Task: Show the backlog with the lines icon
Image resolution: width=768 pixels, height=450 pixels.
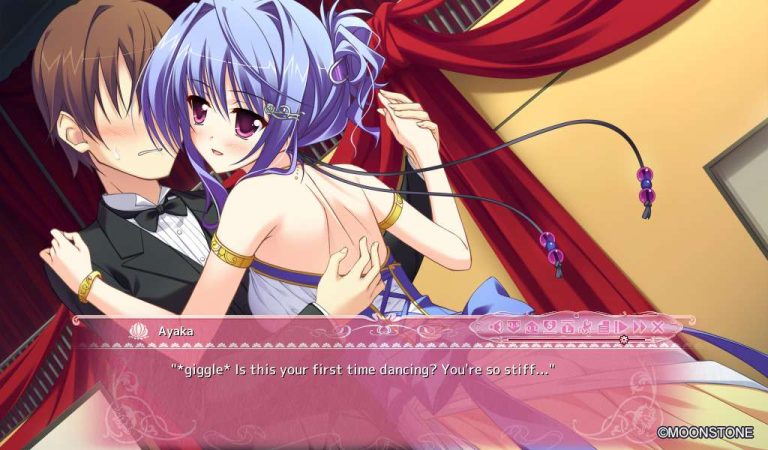Action: pyautogui.click(x=603, y=326)
